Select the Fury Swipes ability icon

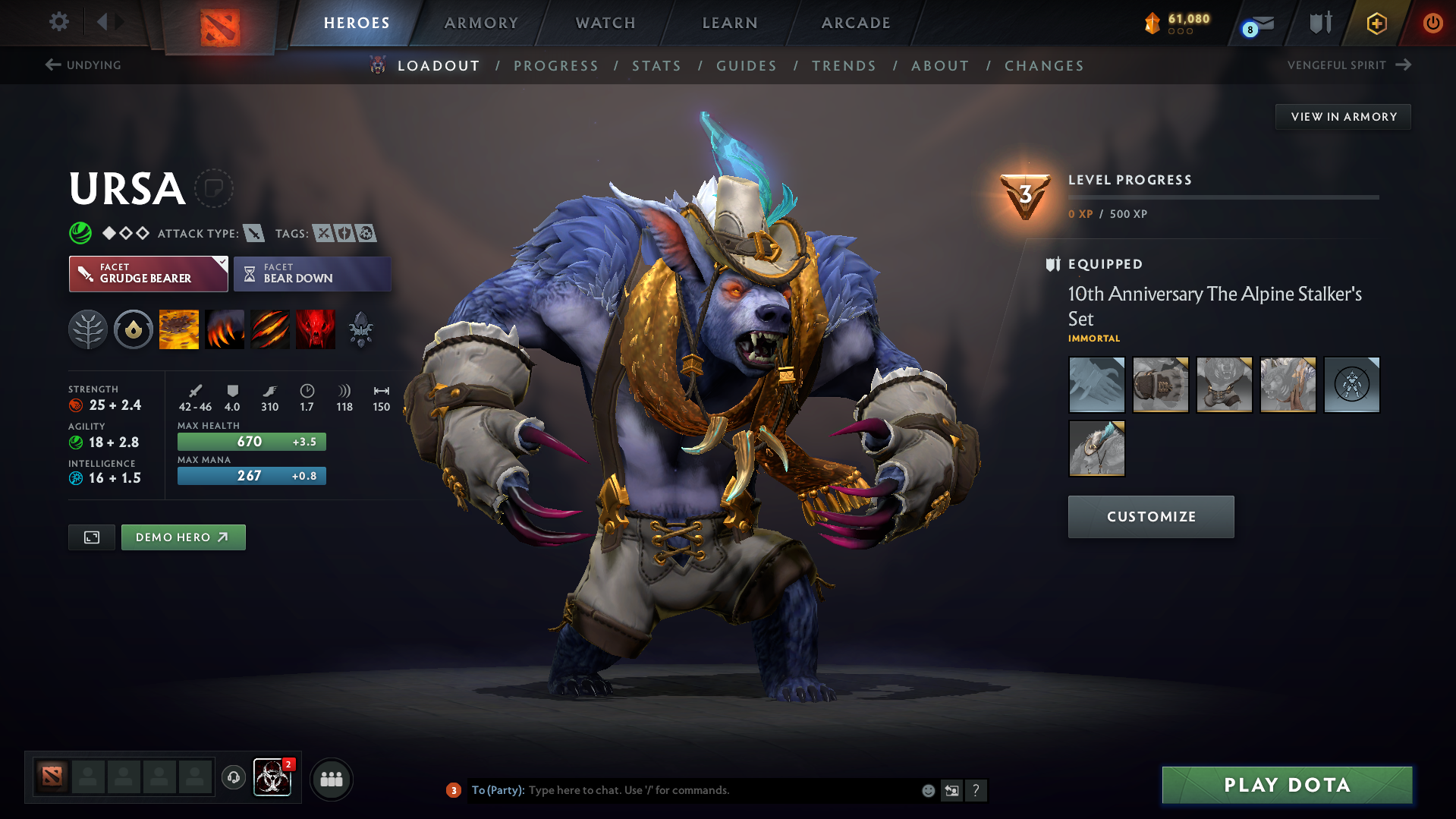coord(269,329)
